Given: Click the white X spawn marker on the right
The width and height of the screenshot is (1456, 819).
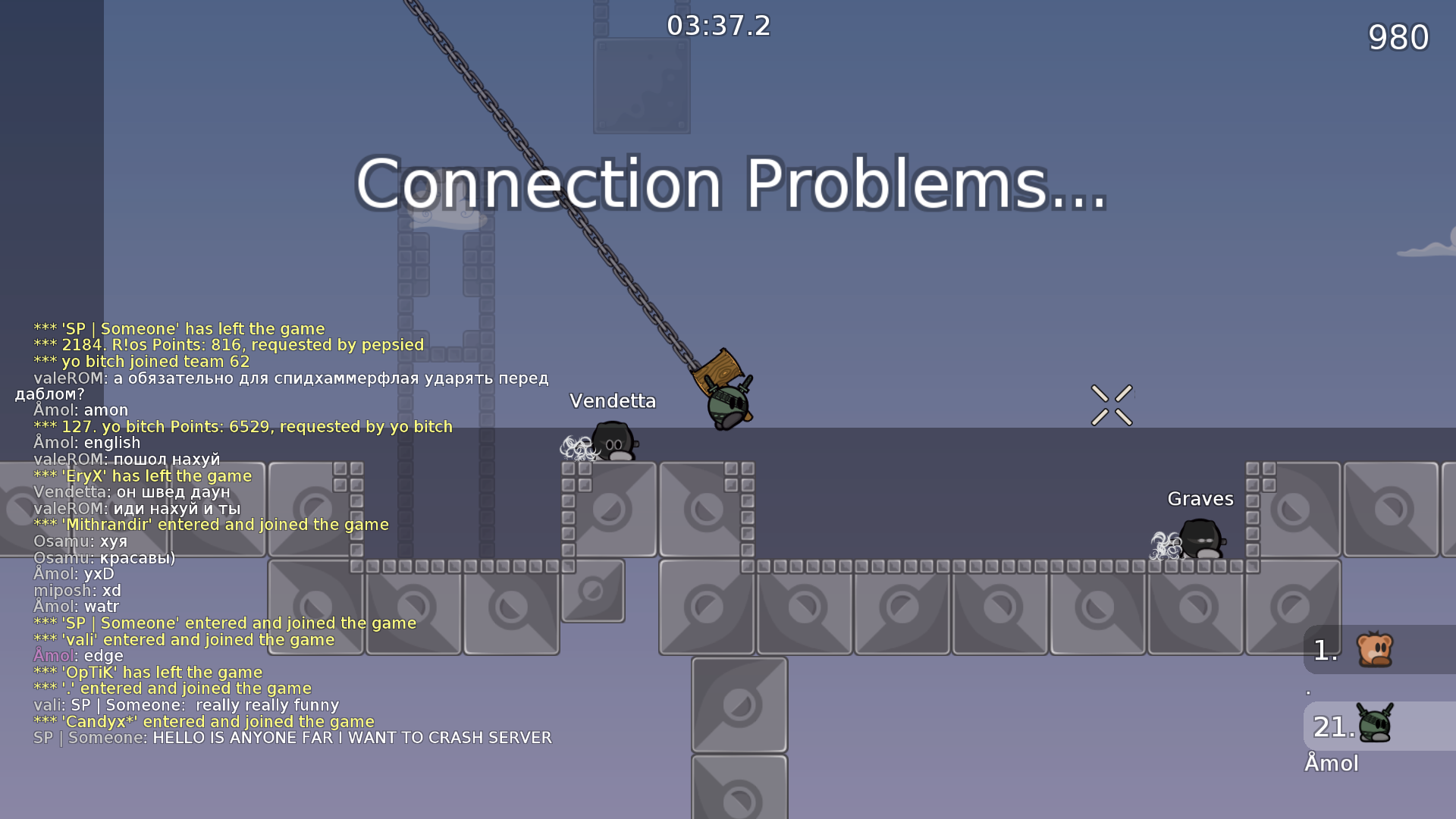Looking at the screenshot, I should pyautogui.click(x=1112, y=404).
